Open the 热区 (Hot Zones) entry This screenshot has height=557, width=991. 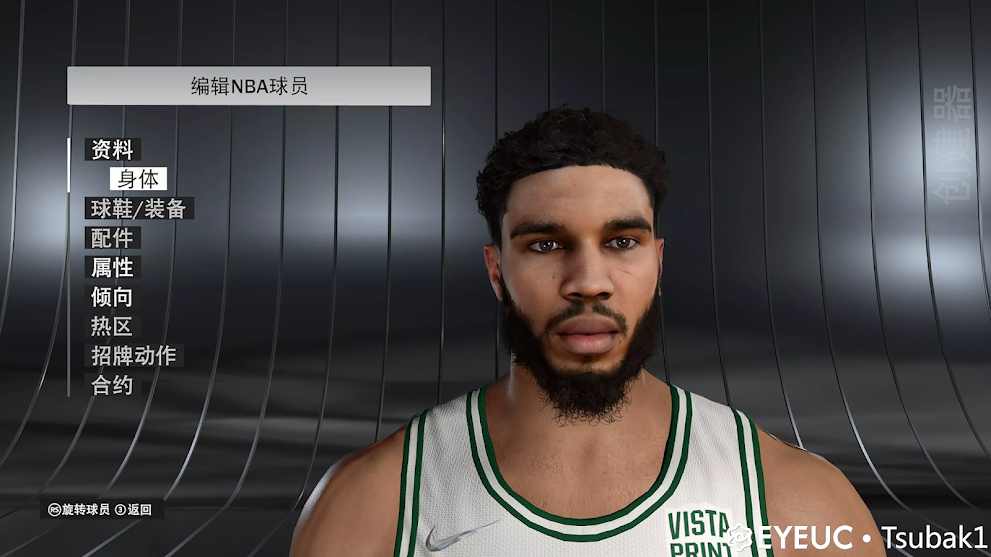[x=112, y=327]
